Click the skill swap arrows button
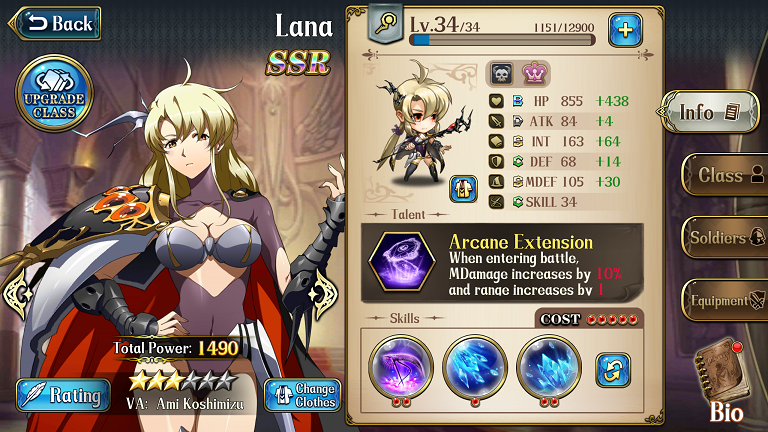 point(613,370)
